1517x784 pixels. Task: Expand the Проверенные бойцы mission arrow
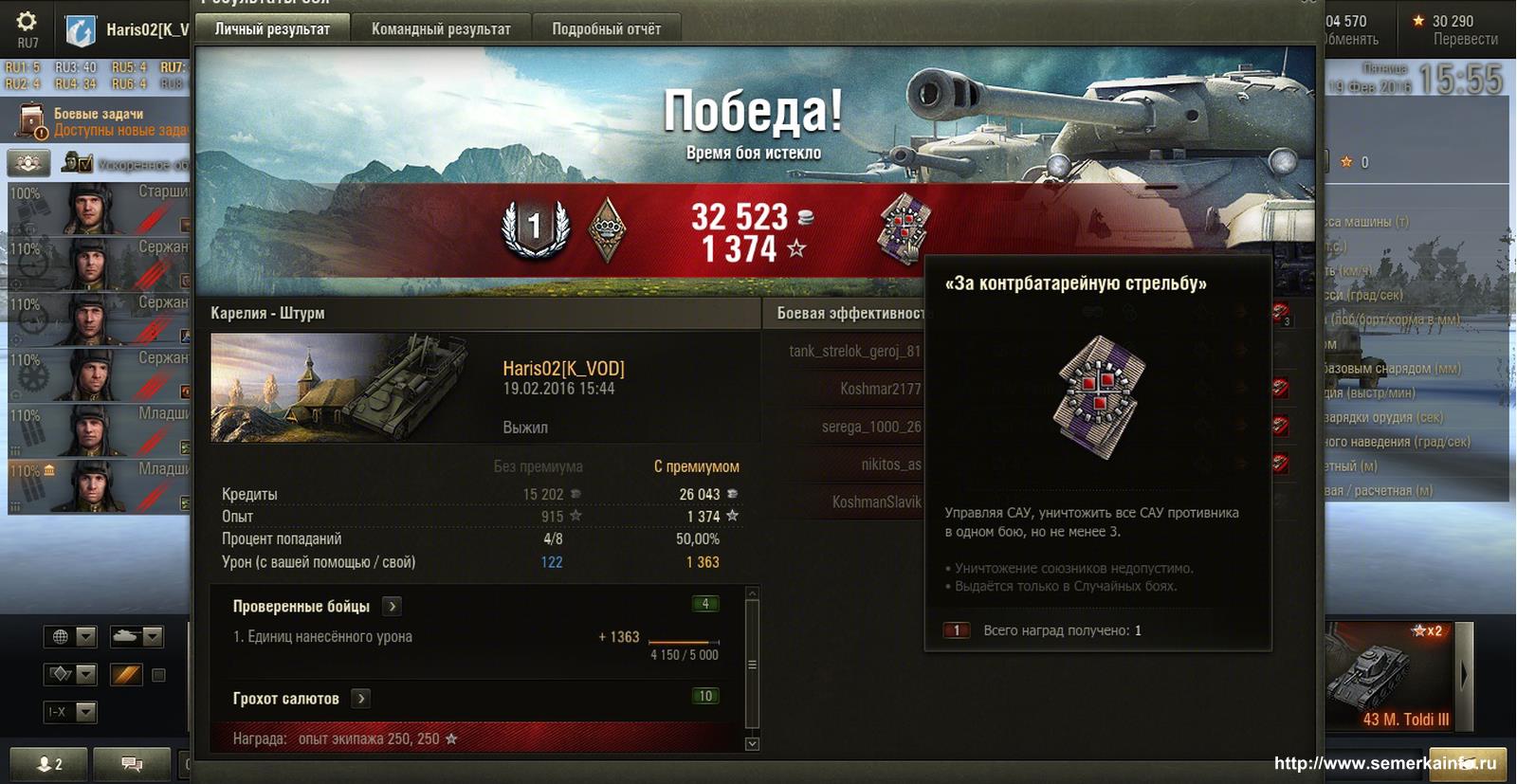point(393,607)
